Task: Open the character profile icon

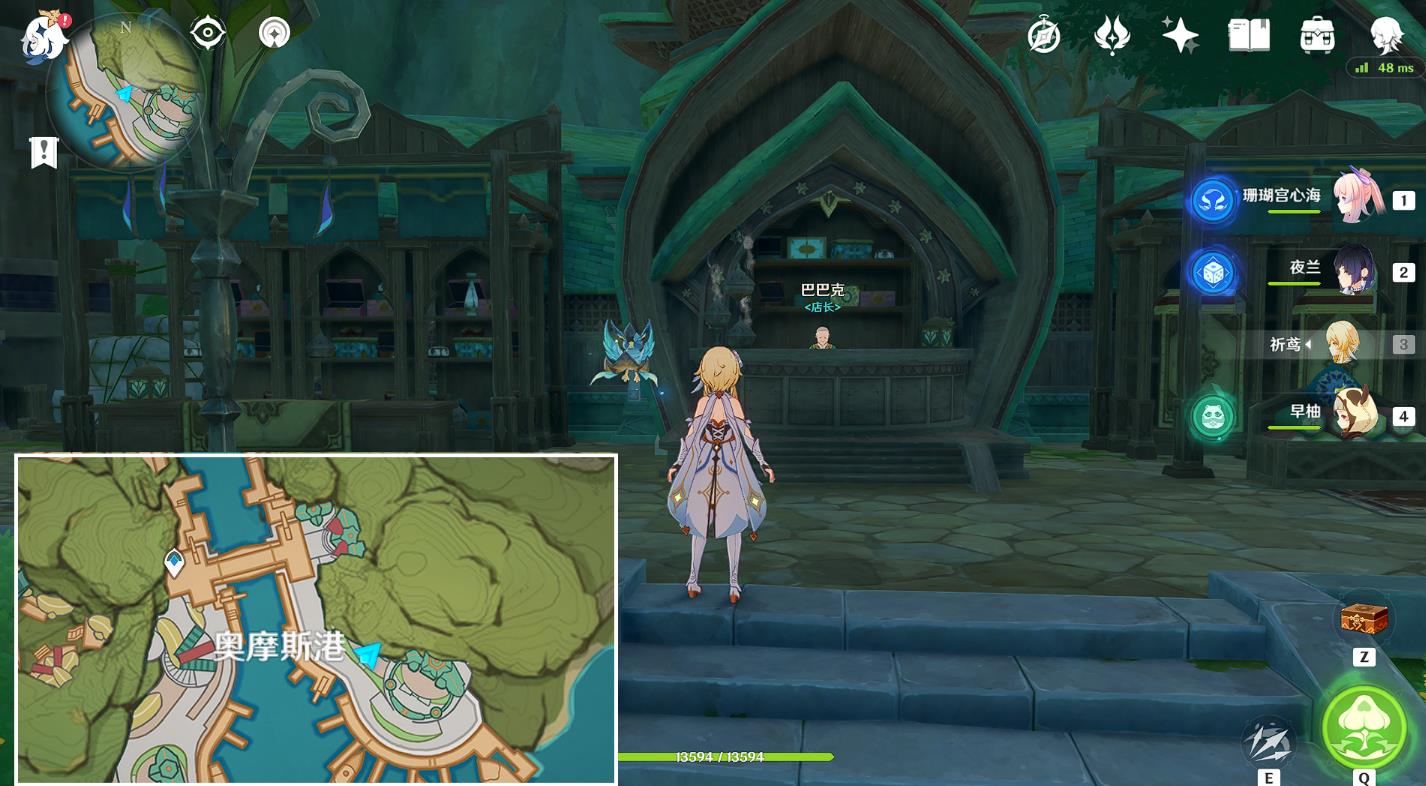Action: pos(1386,36)
